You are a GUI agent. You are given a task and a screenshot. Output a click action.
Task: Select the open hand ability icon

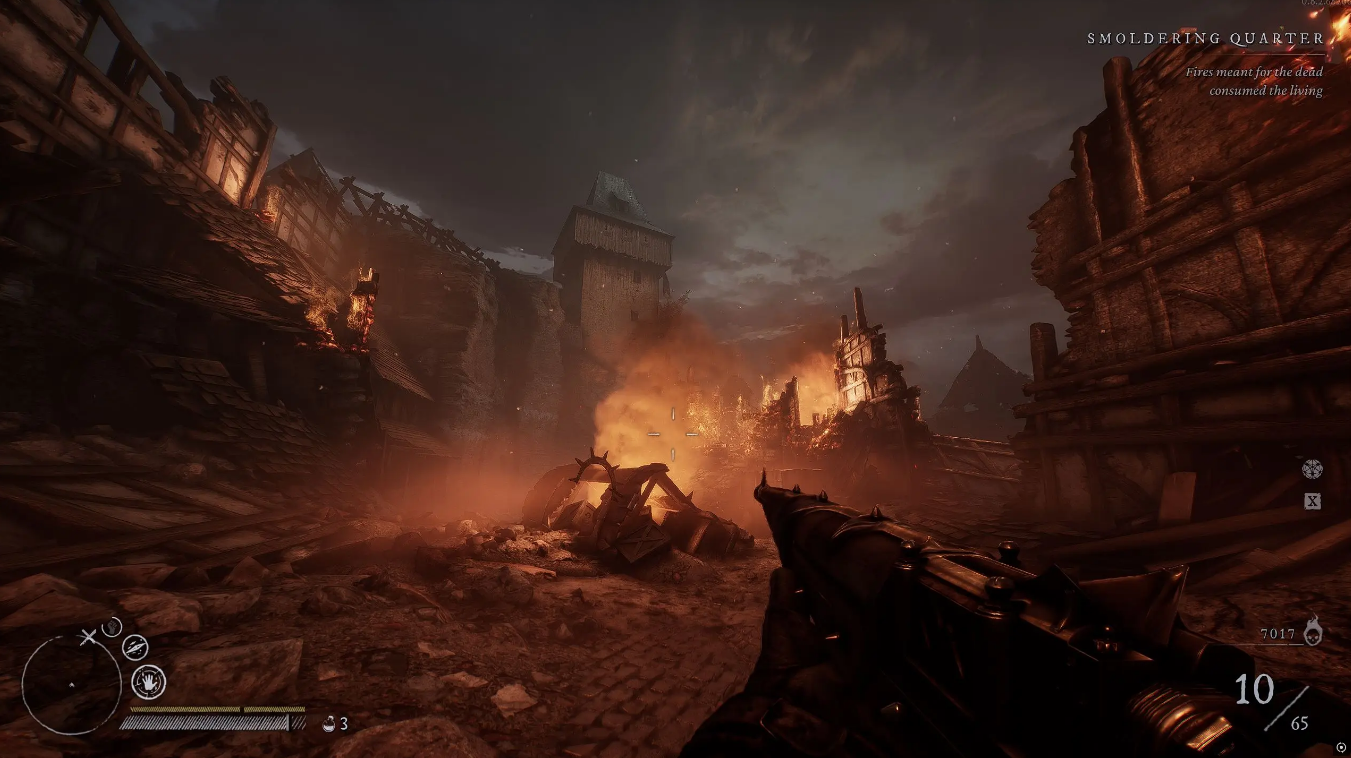tap(149, 682)
